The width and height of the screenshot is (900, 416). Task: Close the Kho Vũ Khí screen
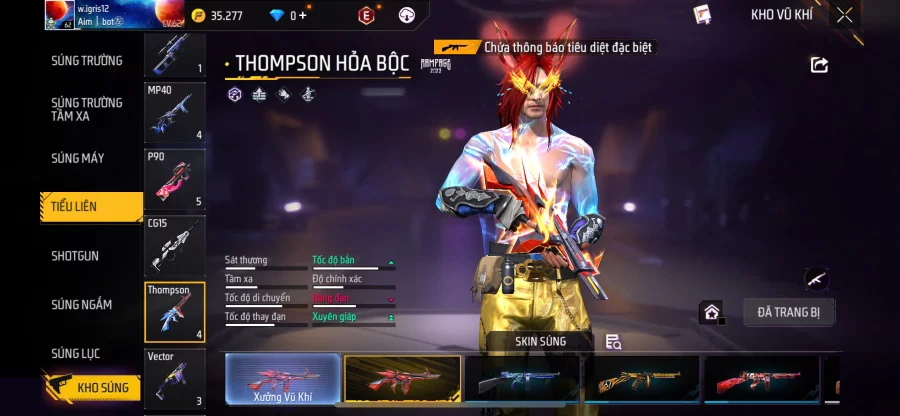(845, 15)
